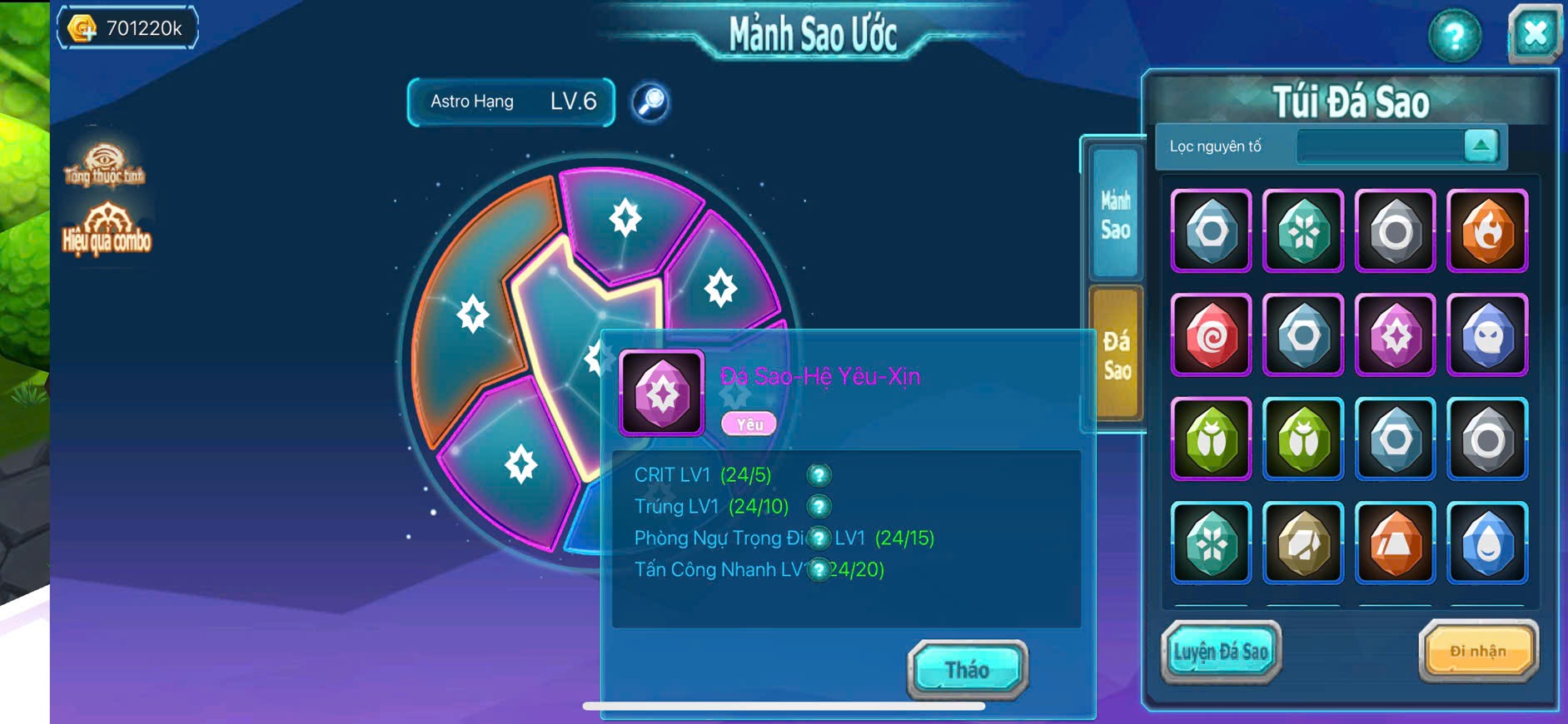Show the Trúng LV1 help tooltip
The width and height of the screenshot is (1568, 724).
click(819, 507)
